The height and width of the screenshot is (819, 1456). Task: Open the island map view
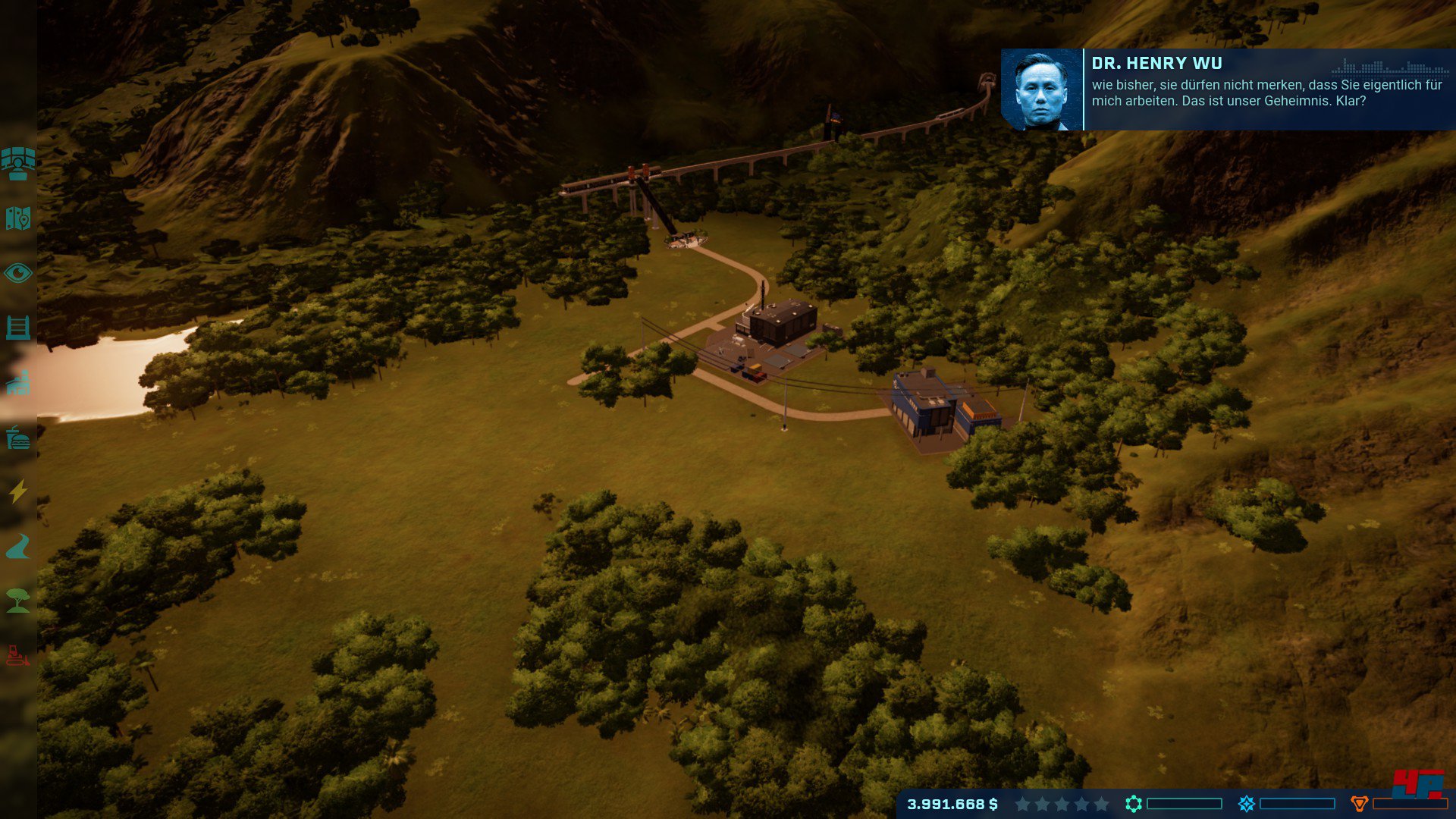point(18,218)
